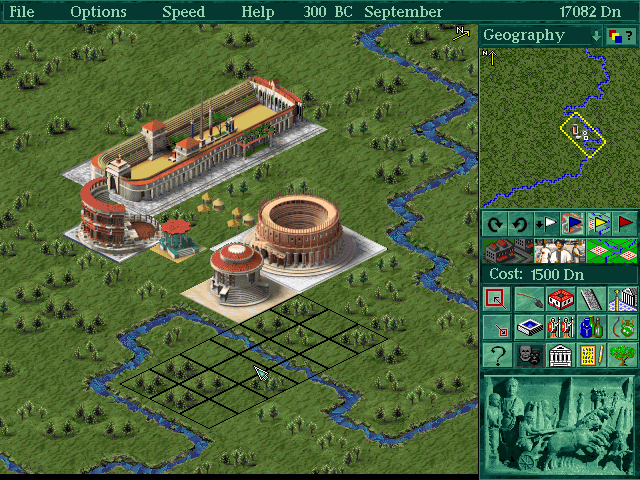Select the soldiers military build tool
Viewport: 640px width, 480px height.
[560, 327]
